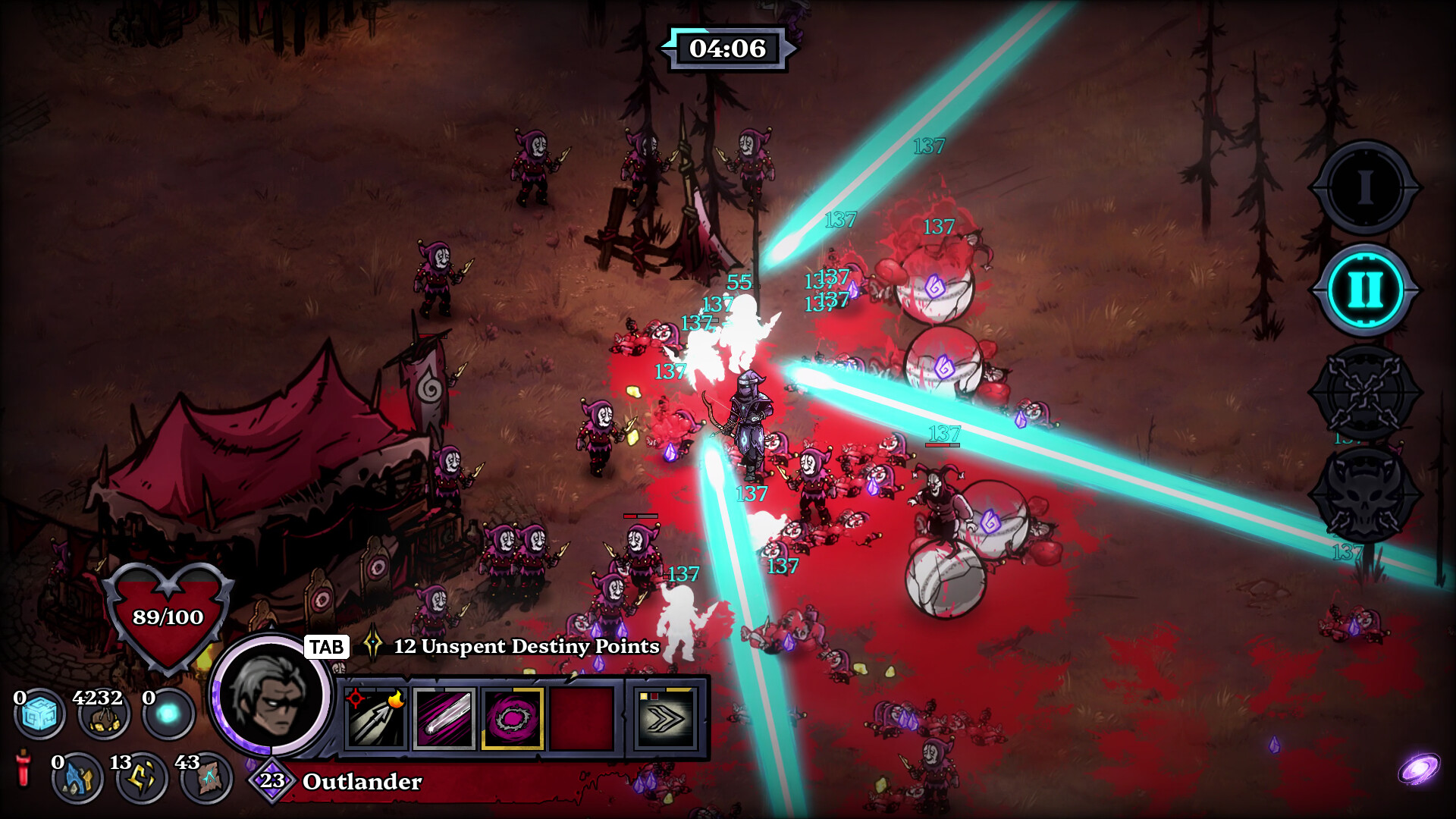Viewport: 1456px width, 819px height.
Task: Activate the double-chevron dash ability
Action: (665, 718)
